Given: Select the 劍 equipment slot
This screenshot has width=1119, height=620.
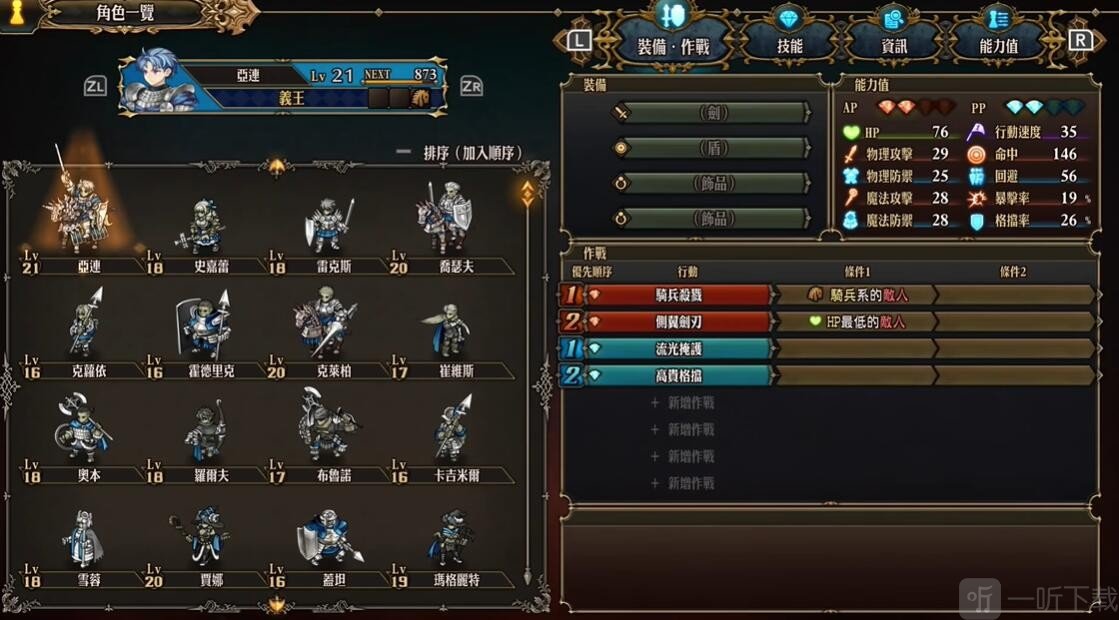Looking at the screenshot, I should tap(712, 113).
